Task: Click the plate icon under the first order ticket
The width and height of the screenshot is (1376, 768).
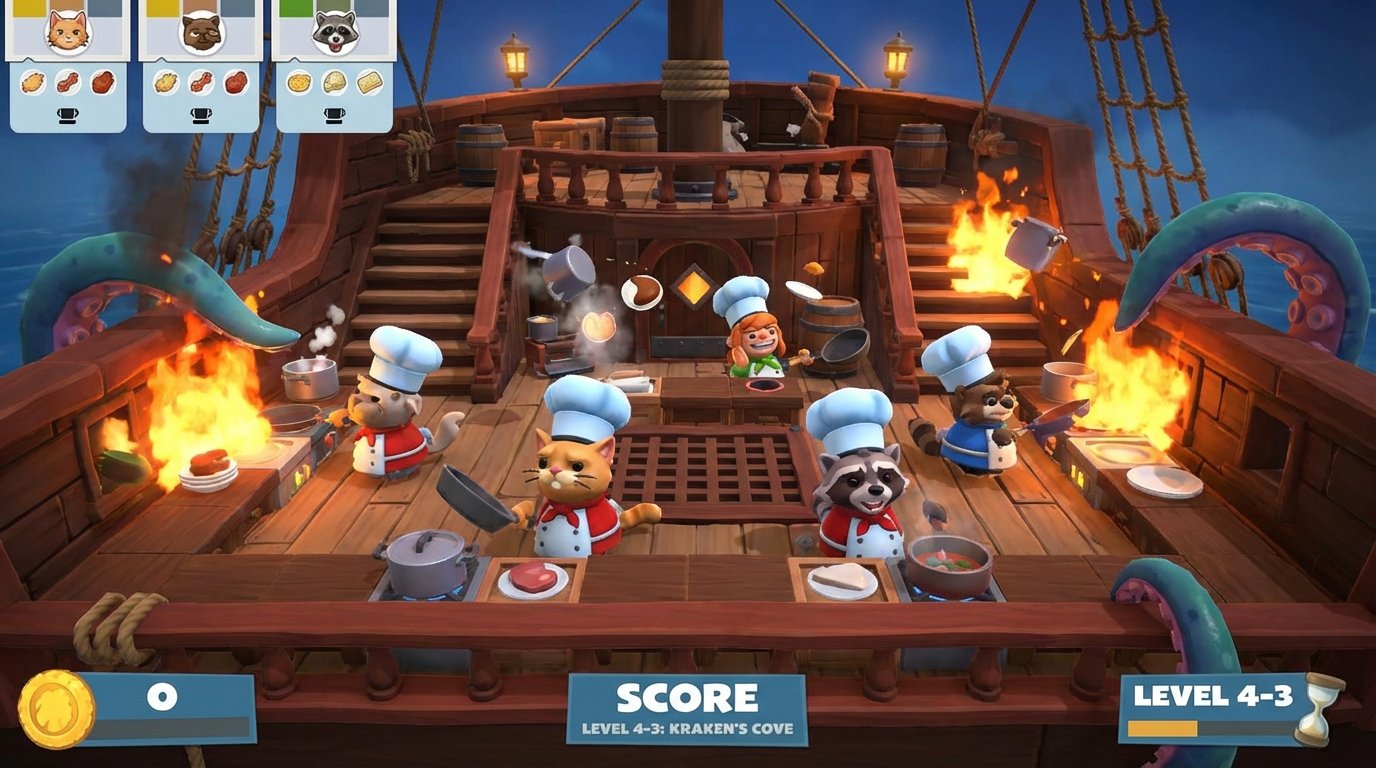Action: click(x=67, y=115)
